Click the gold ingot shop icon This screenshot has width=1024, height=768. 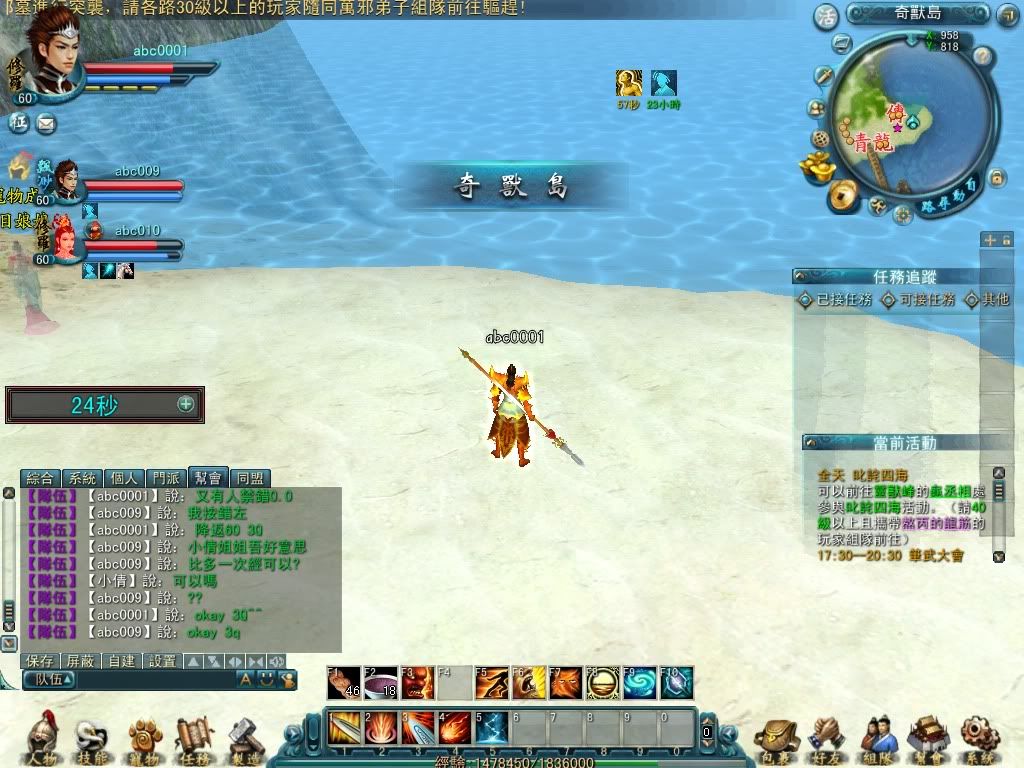point(817,166)
